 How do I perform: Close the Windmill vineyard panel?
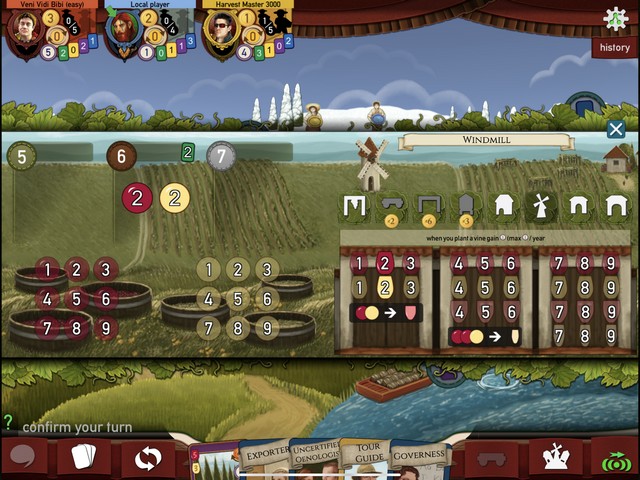pyautogui.click(x=616, y=130)
